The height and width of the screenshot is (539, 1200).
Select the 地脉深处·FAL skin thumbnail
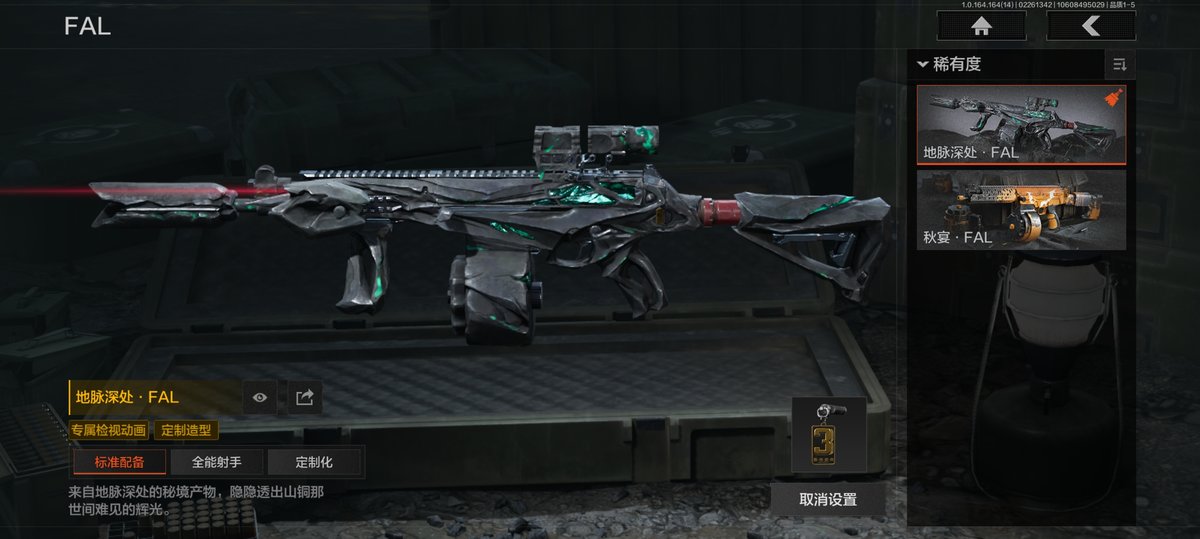click(1021, 124)
